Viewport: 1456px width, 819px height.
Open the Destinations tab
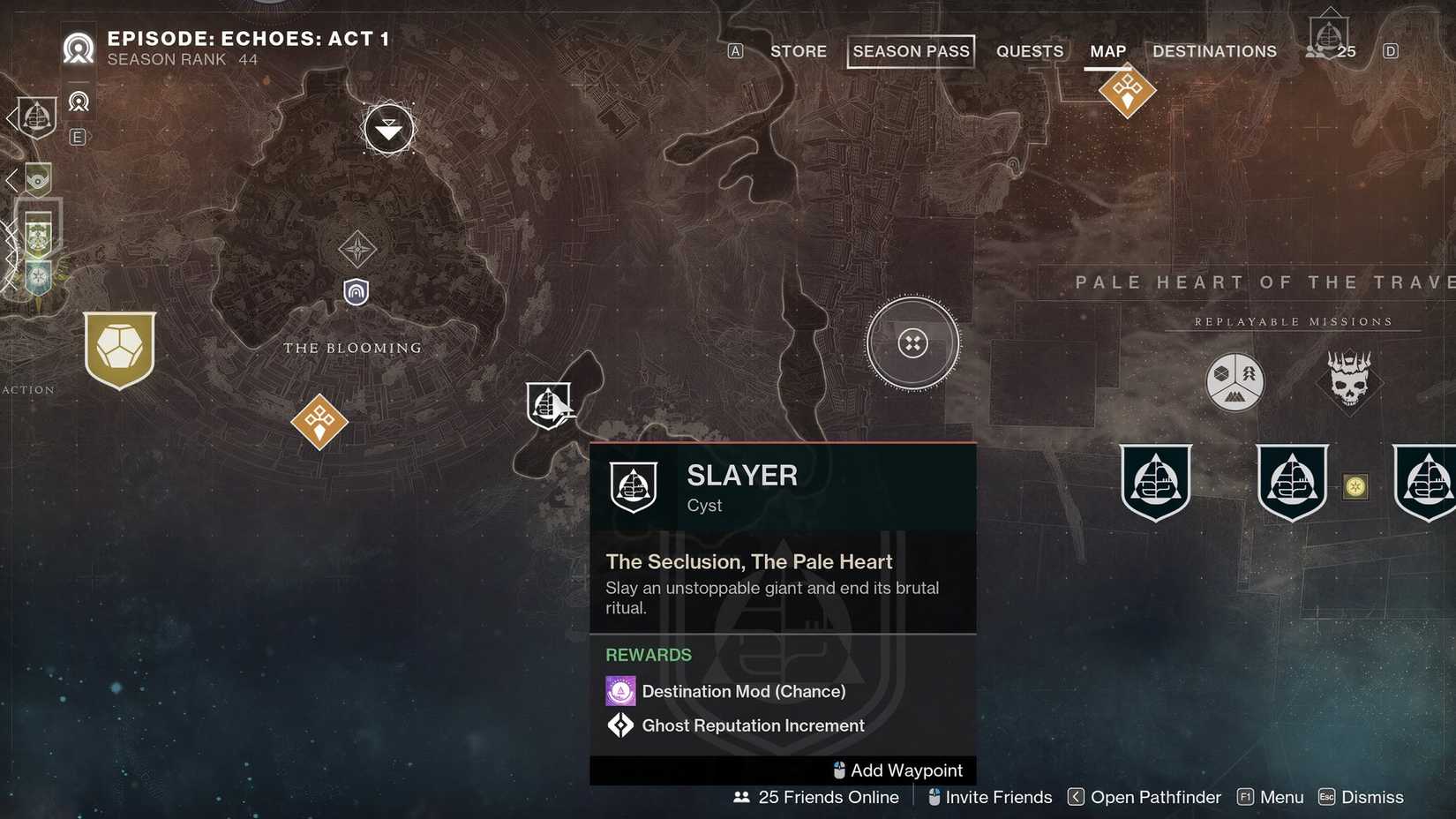pyautogui.click(x=1214, y=51)
